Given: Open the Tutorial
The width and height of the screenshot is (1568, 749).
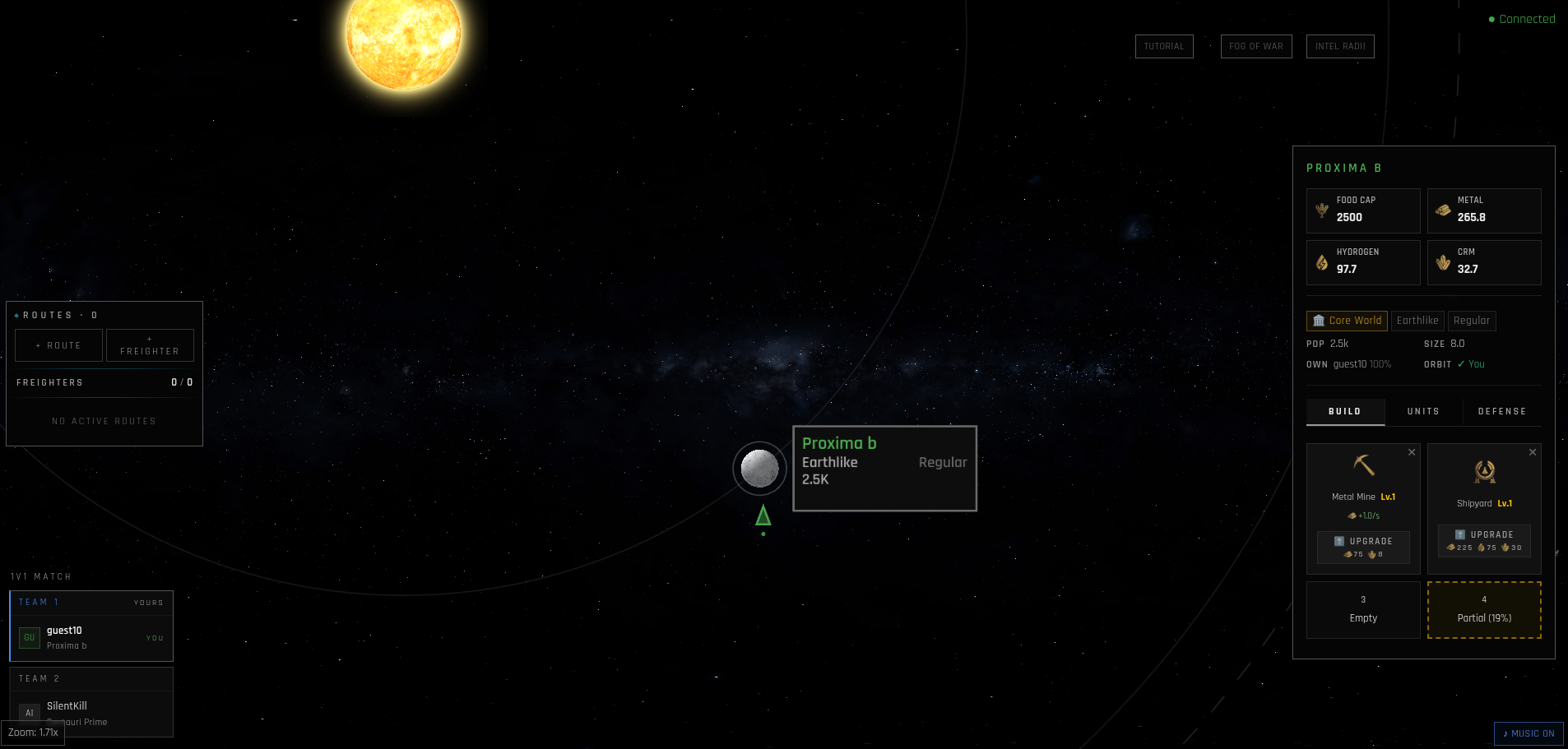Looking at the screenshot, I should pos(1163,47).
